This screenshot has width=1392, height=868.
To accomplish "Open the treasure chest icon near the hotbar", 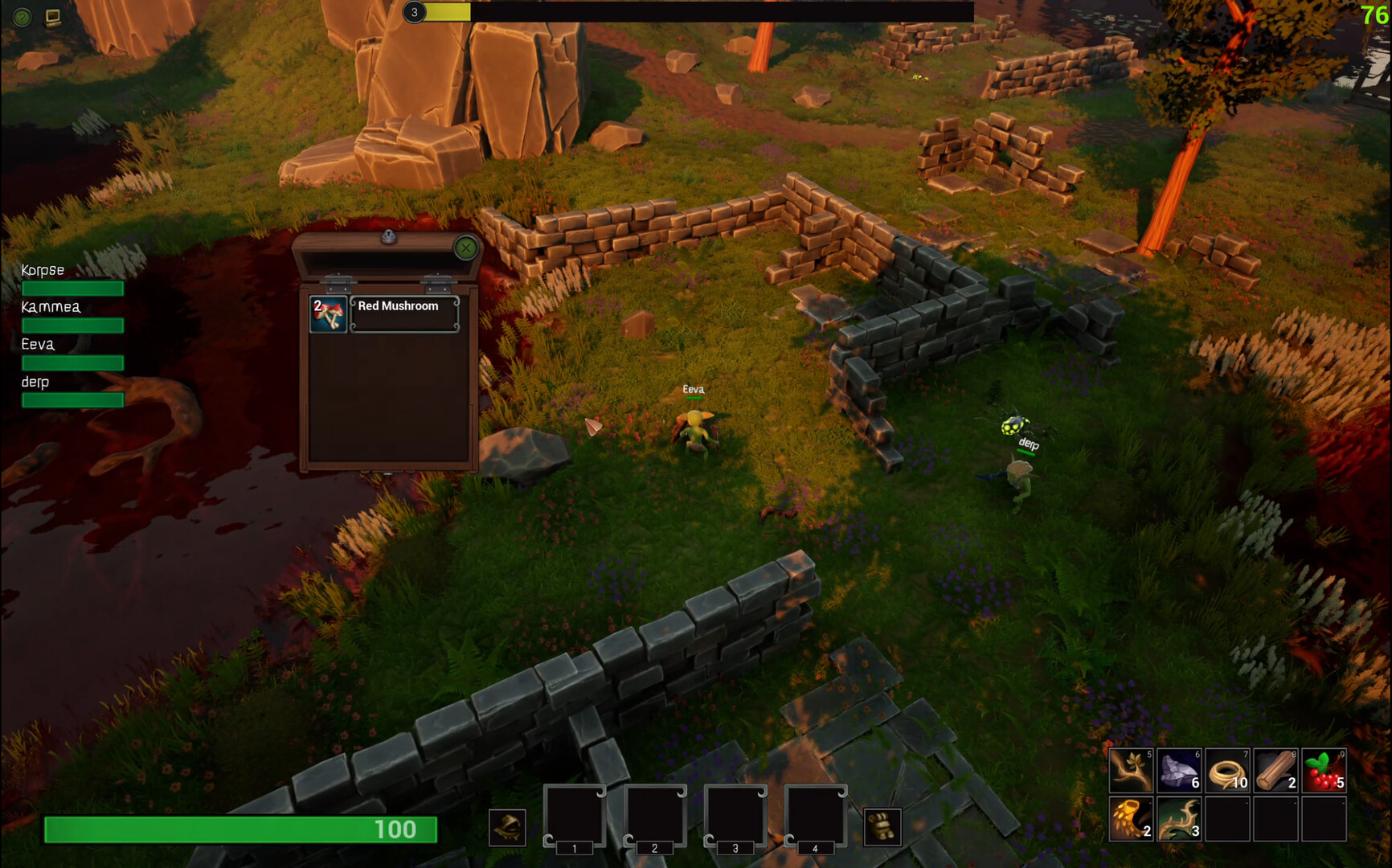I will (x=882, y=828).
